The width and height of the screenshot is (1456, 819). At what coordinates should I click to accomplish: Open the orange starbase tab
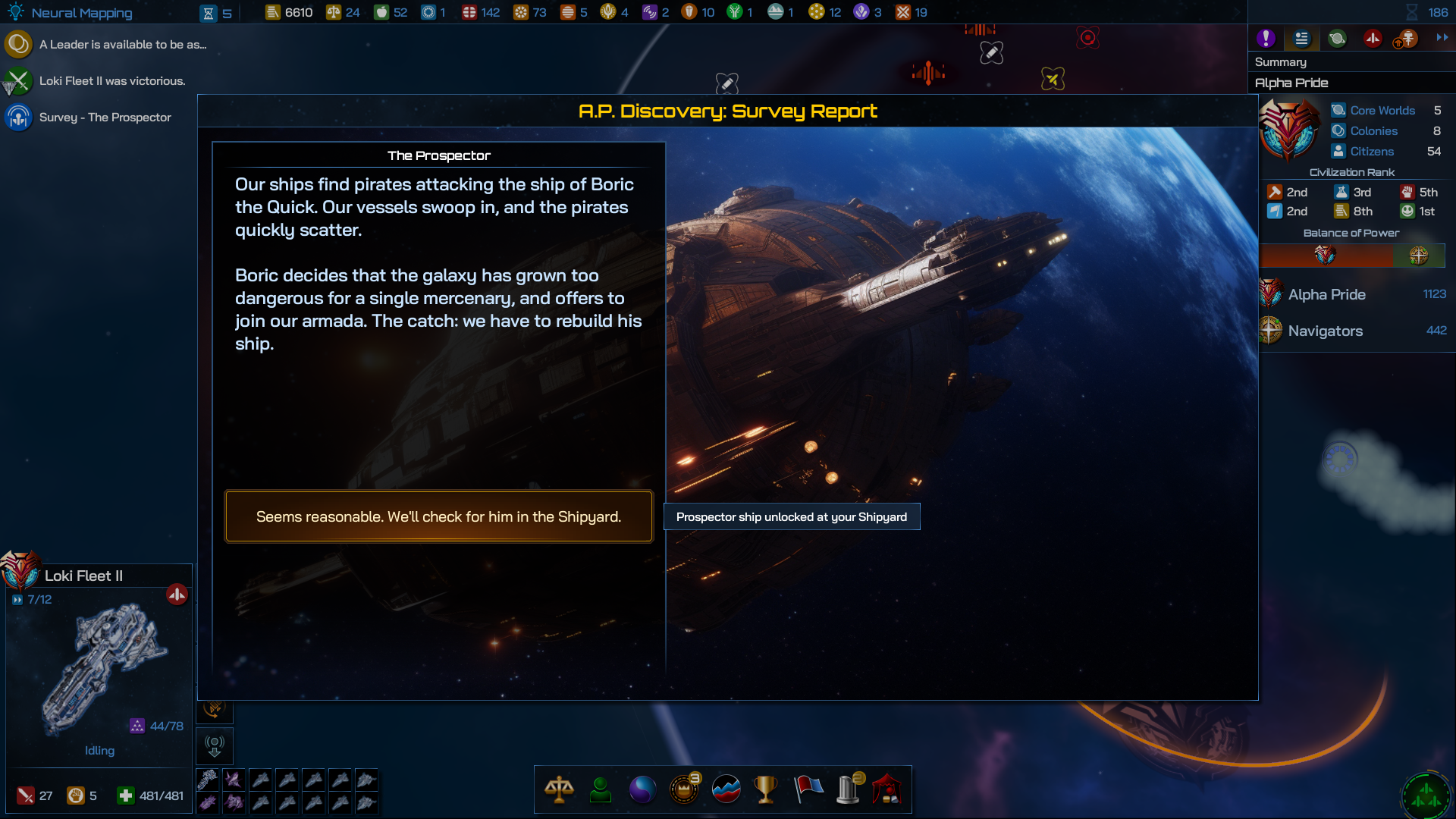1407,38
